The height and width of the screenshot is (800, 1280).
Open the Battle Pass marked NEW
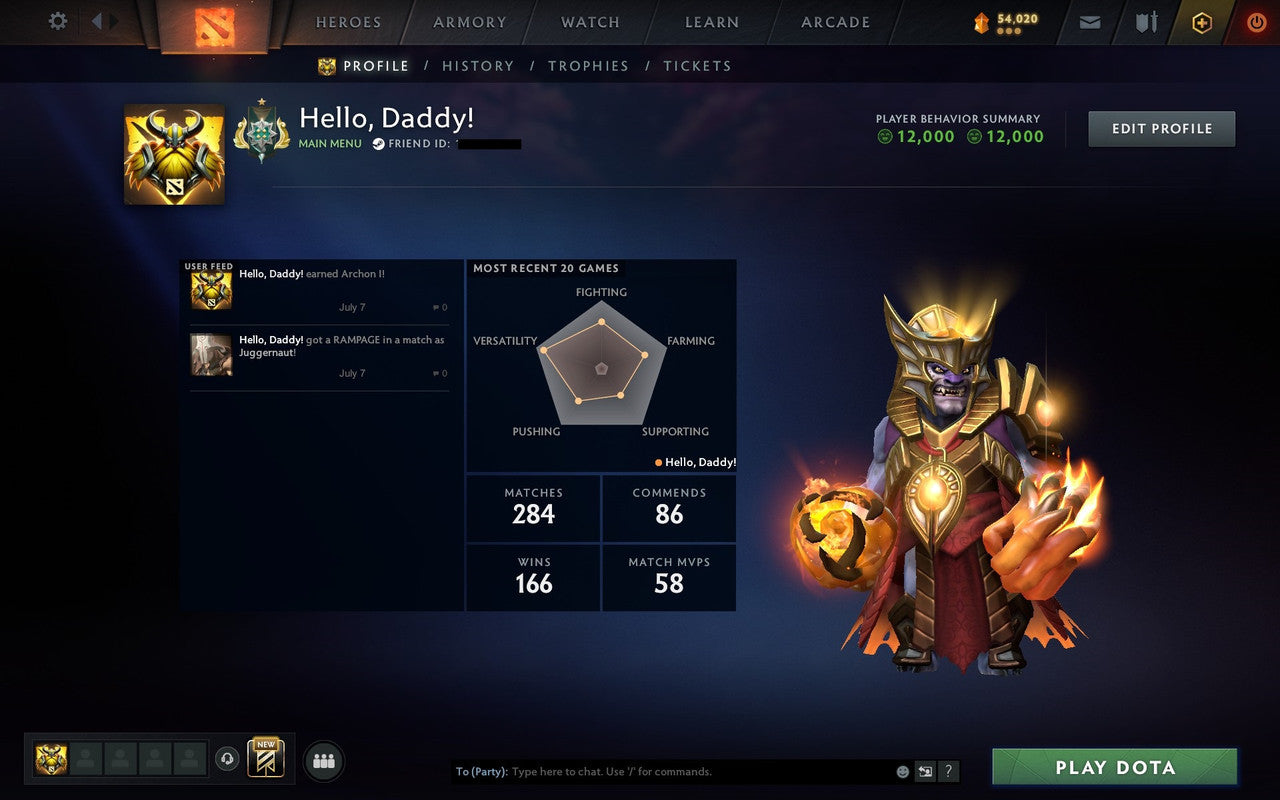(266, 758)
